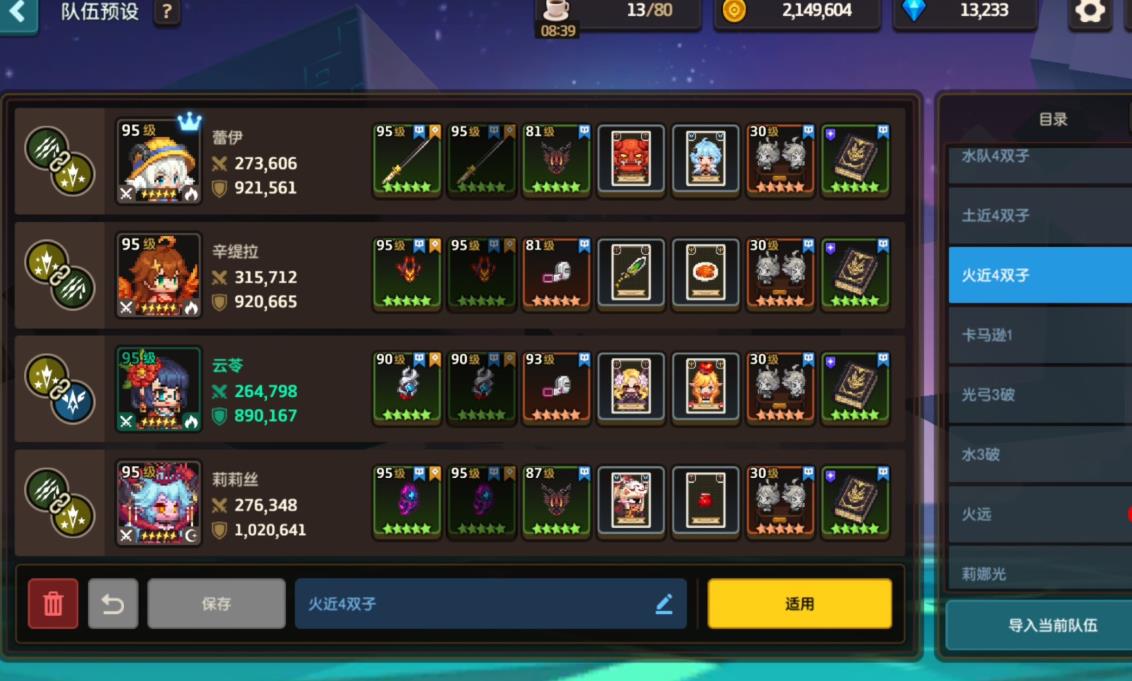The image size is (1132, 681).
Task: Edit the preset name 火近4双子 field
Action: tap(490, 603)
